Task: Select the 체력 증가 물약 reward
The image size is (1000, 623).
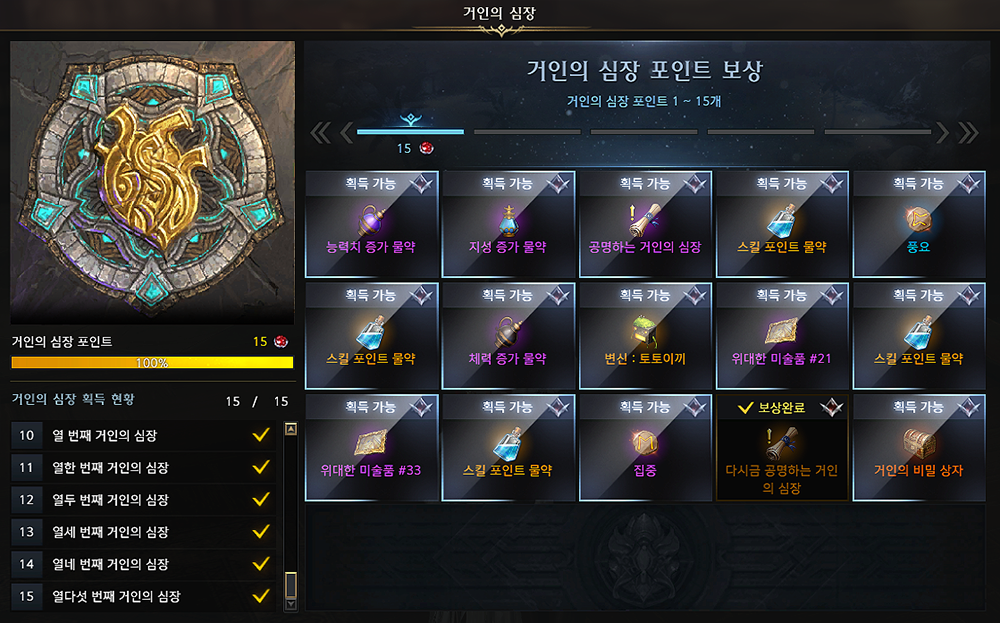Action: pyautogui.click(x=508, y=336)
